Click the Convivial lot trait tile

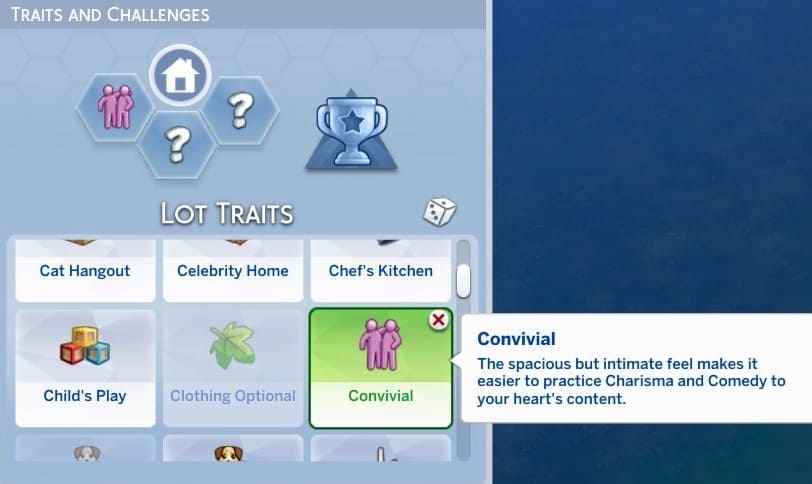(380, 370)
